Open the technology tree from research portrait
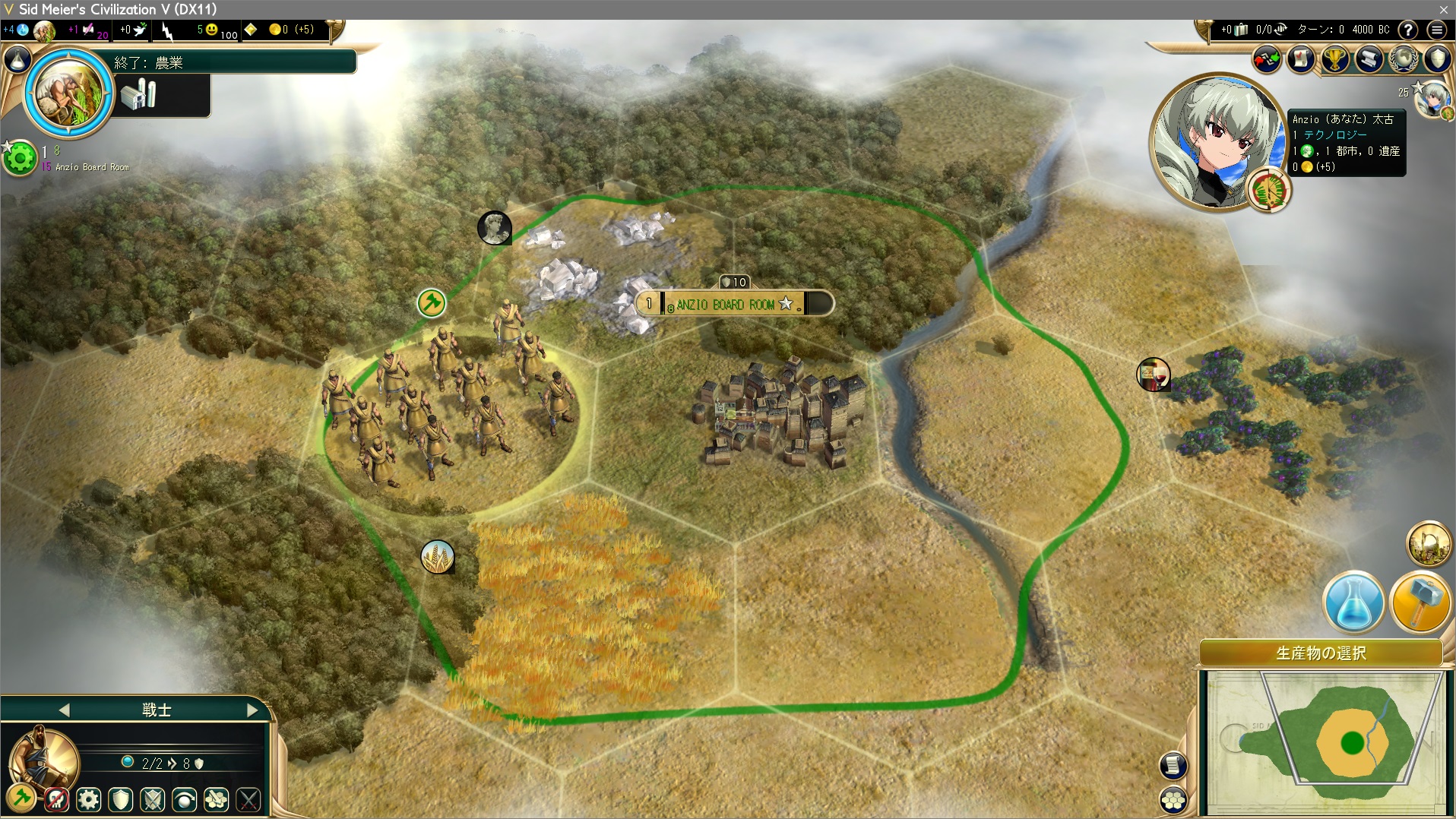 [69, 92]
